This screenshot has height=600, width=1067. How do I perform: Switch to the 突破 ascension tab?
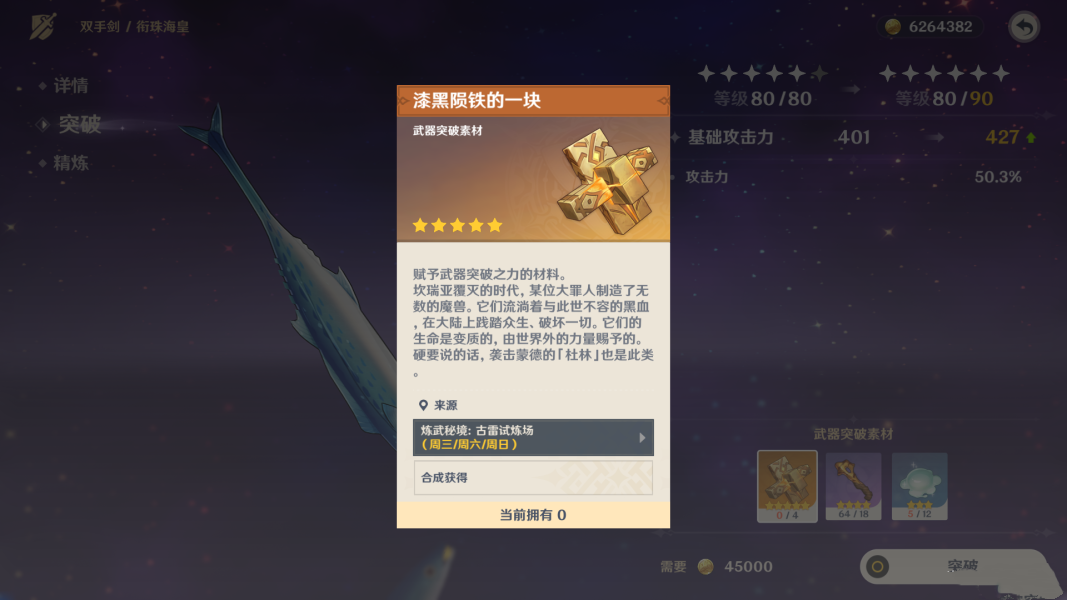79,124
